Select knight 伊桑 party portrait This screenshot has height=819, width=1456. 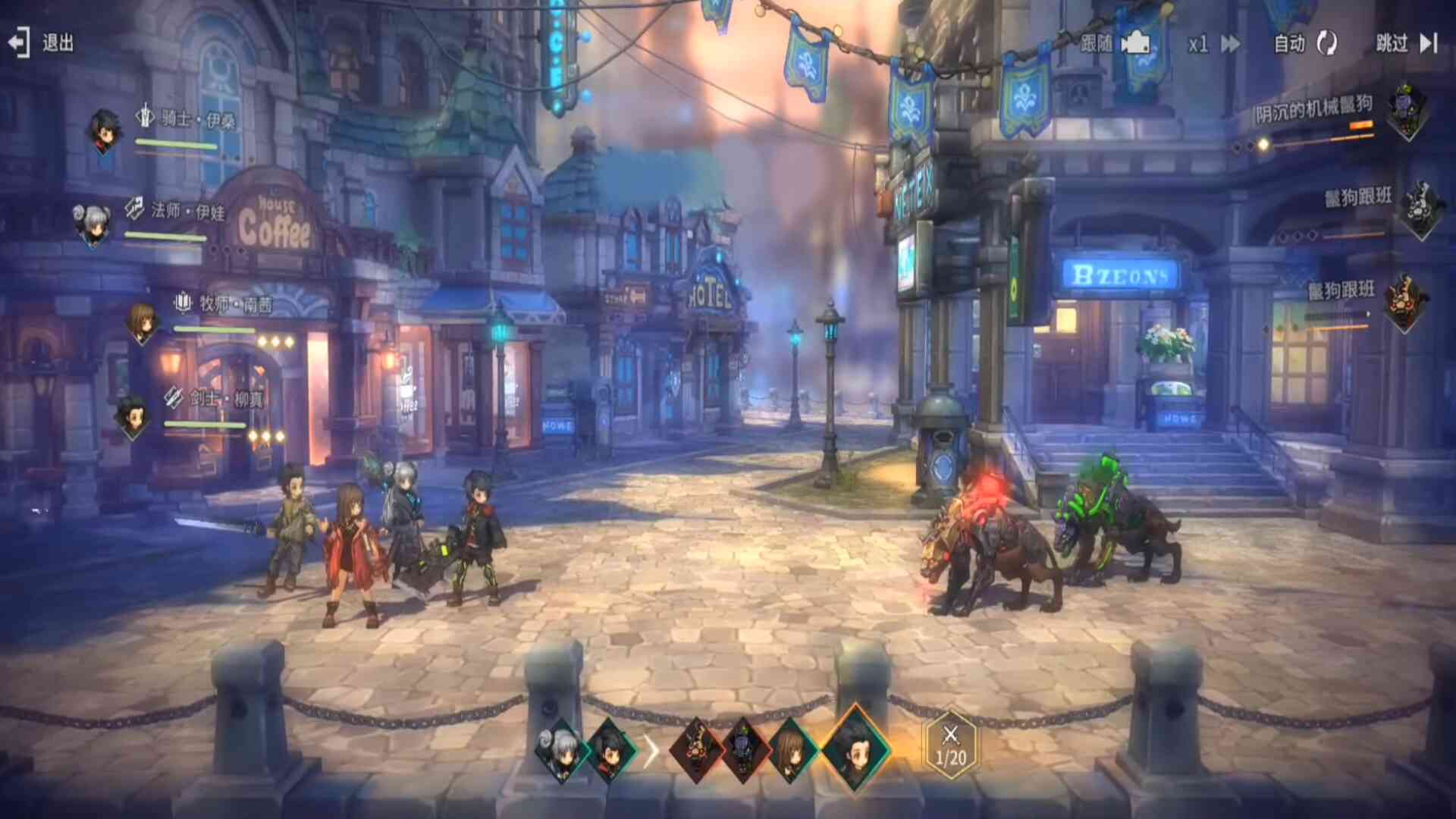point(104,130)
